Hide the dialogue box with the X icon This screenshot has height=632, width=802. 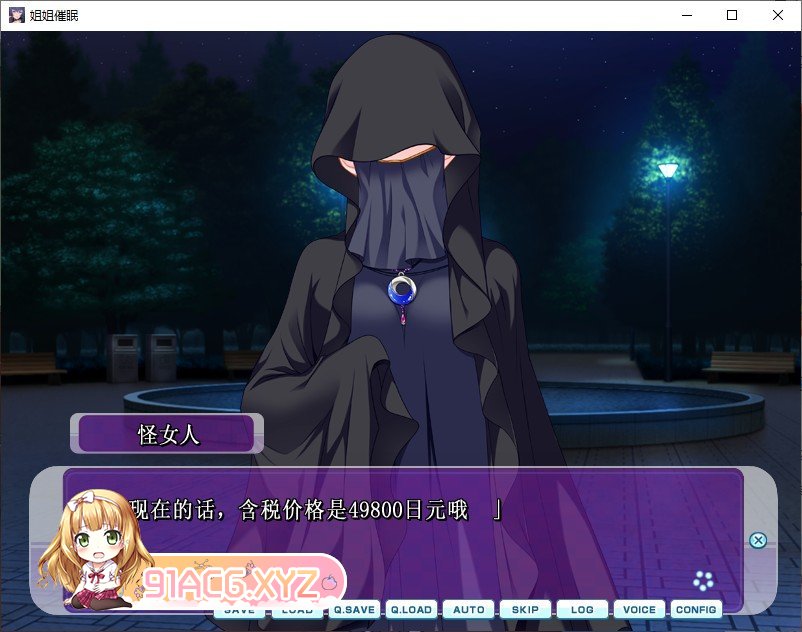click(758, 540)
